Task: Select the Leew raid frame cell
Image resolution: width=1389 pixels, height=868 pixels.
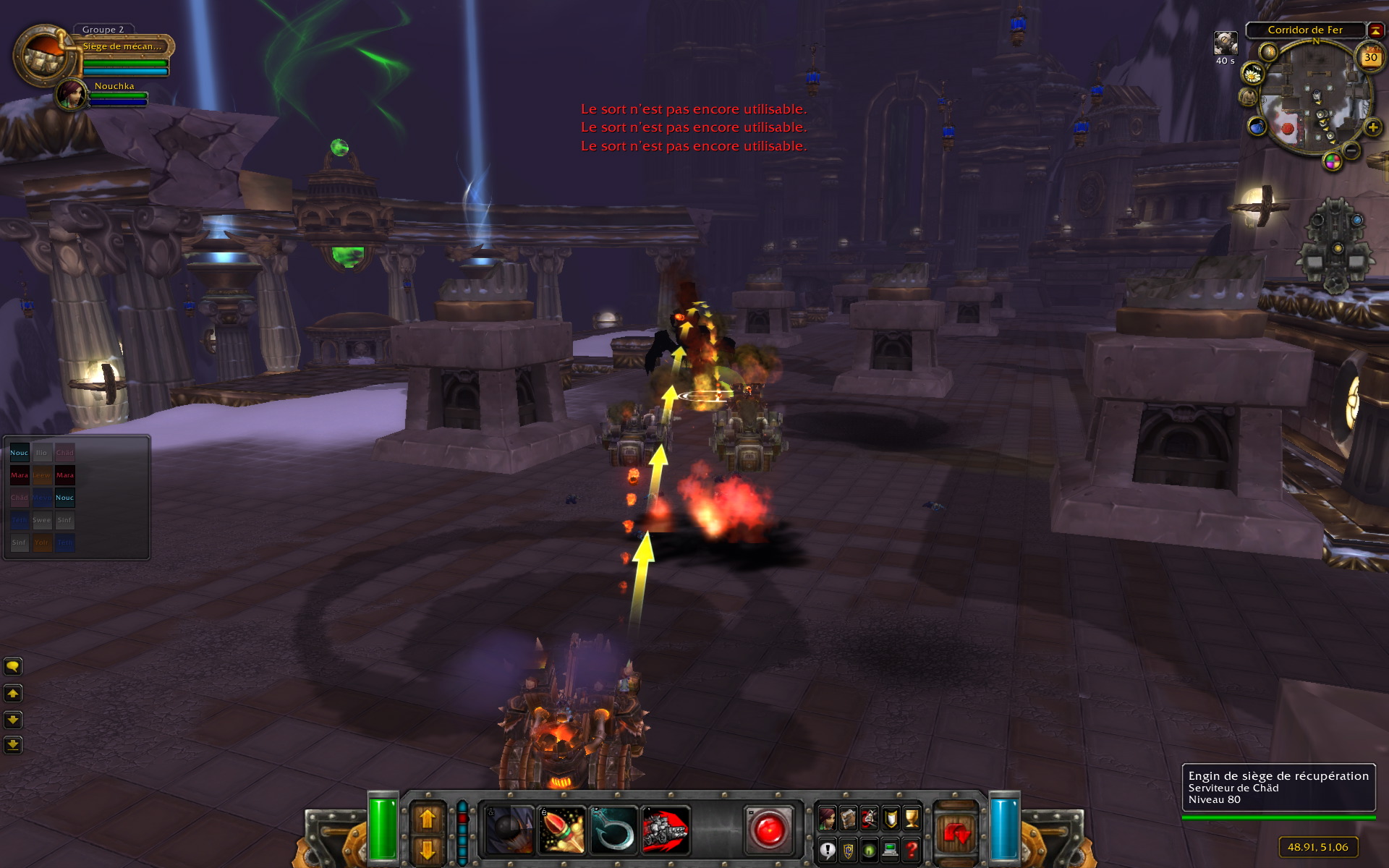Action: [x=42, y=475]
